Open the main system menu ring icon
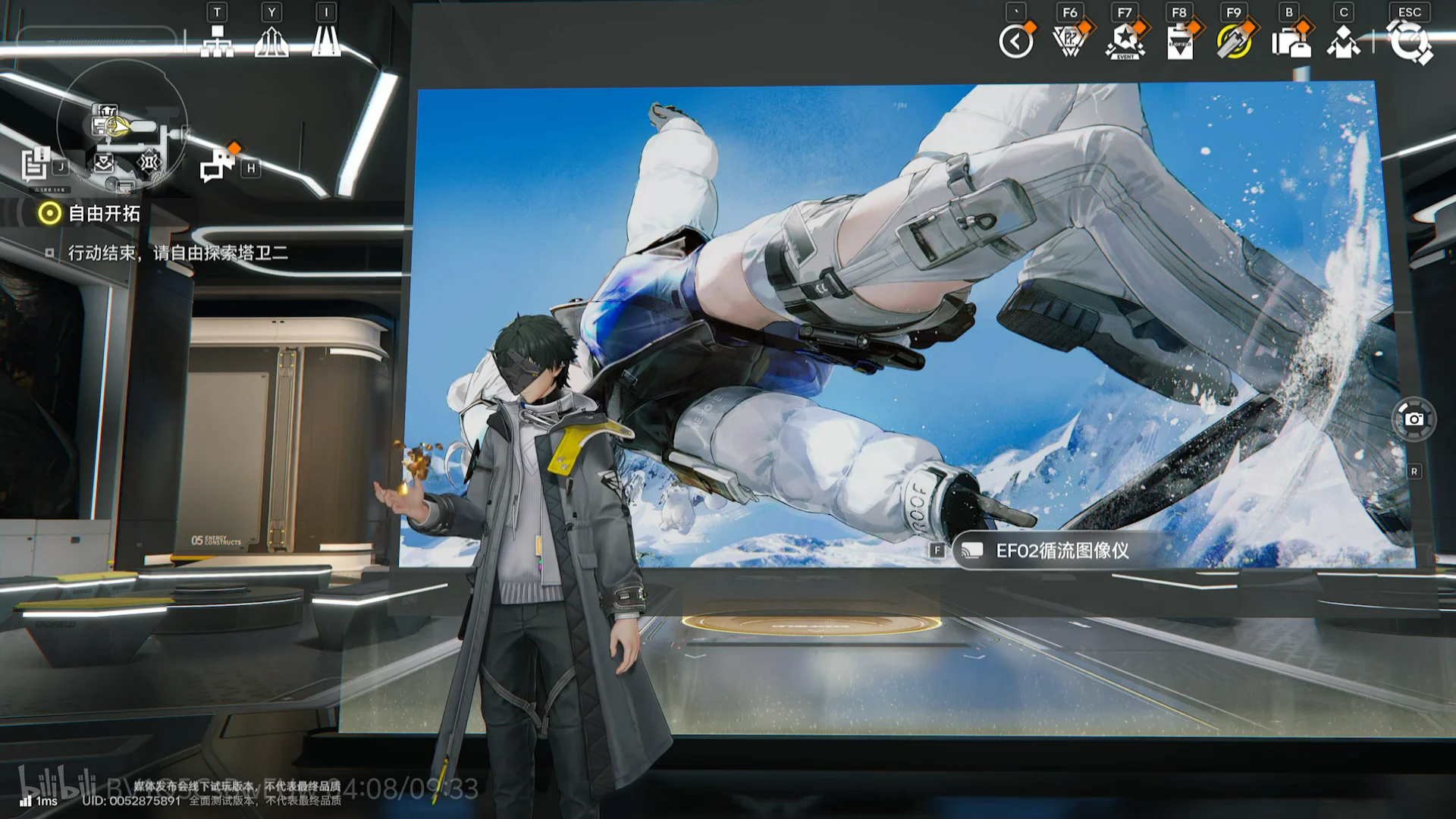Screen dimensions: 1456x819 point(1409,41)
